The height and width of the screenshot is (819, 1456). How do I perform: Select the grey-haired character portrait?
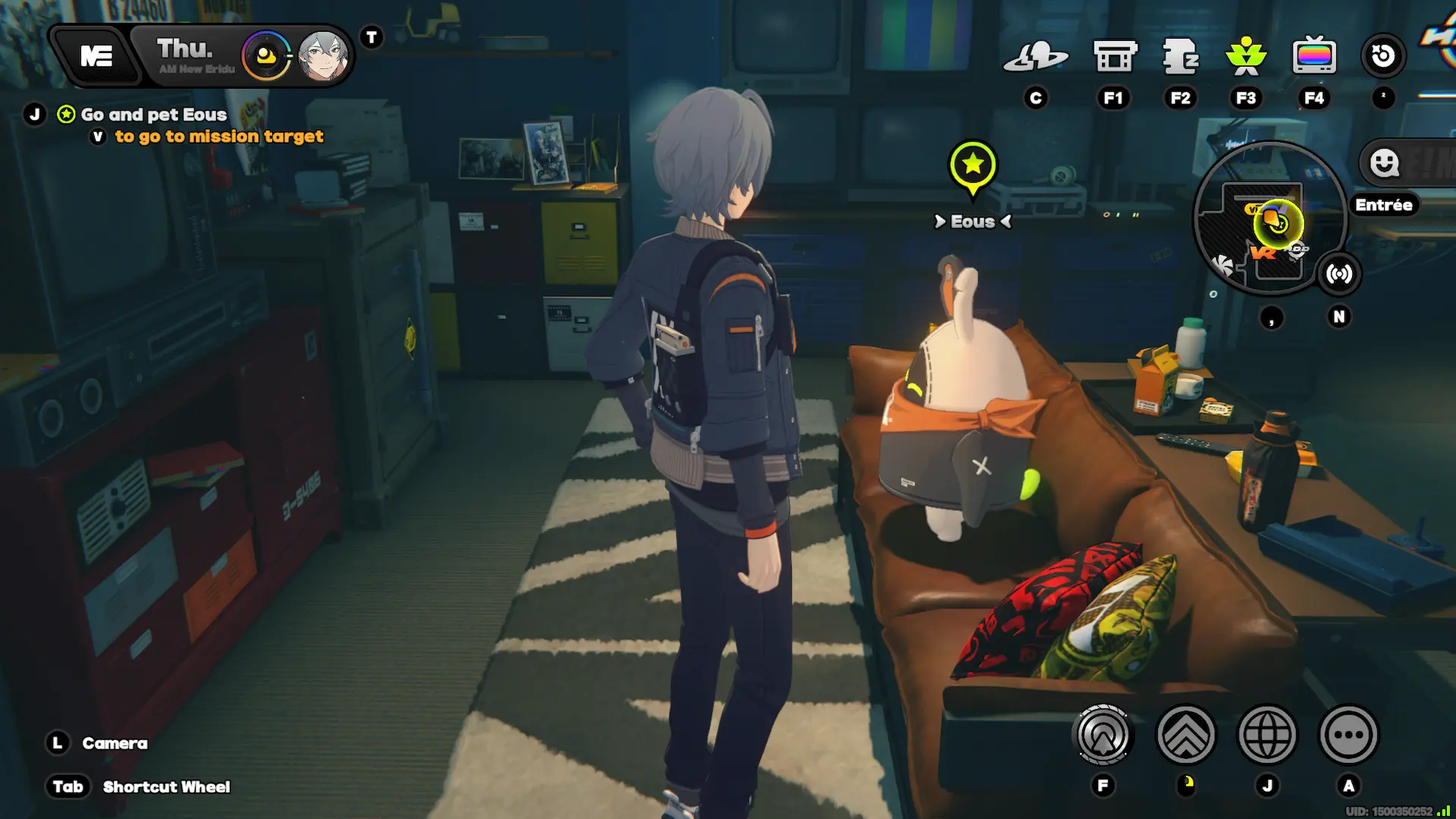tap(324, 56)
